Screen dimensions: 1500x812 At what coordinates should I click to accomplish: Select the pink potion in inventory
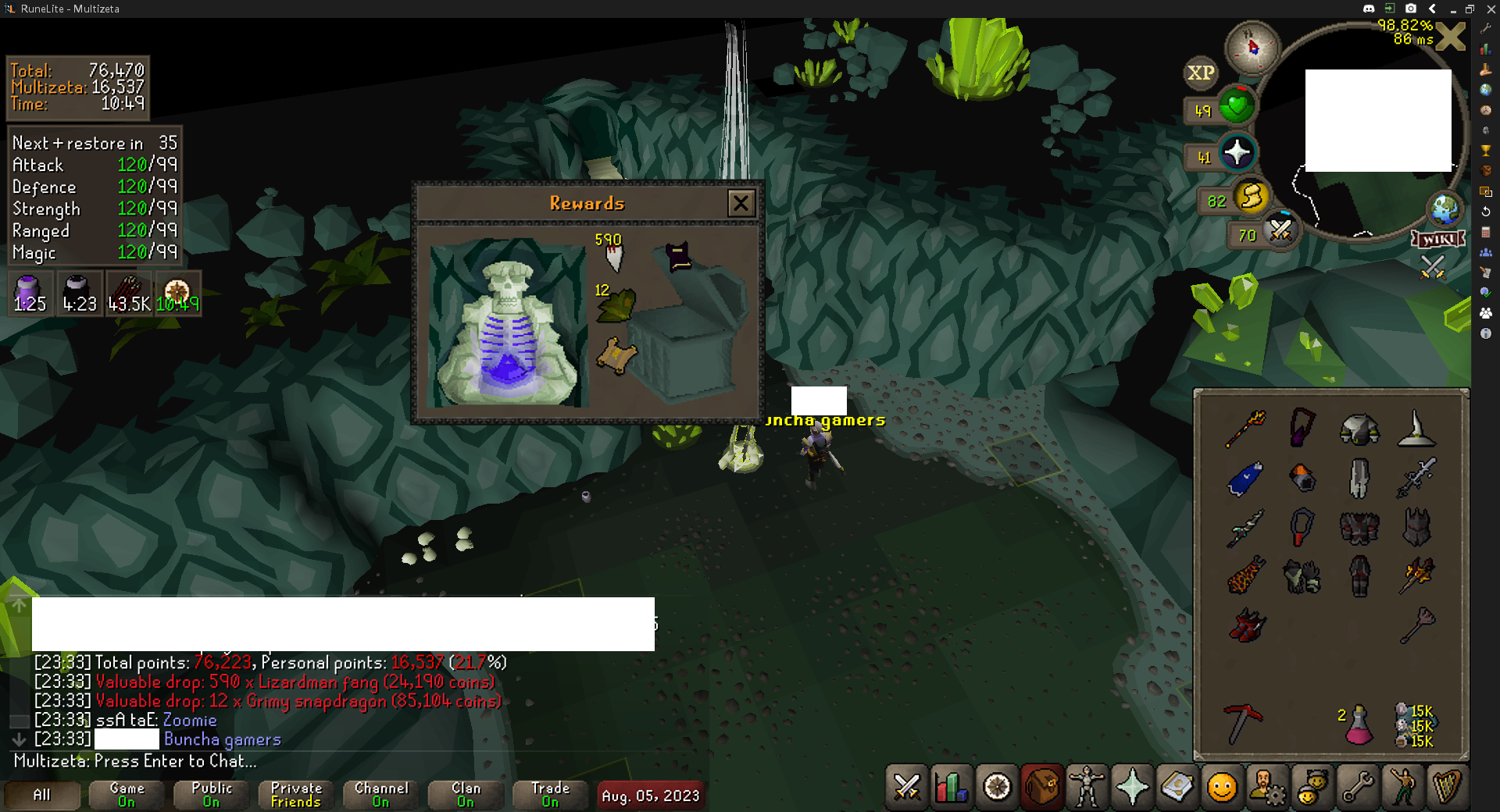pyautogui.click(x=1359, y=725)
